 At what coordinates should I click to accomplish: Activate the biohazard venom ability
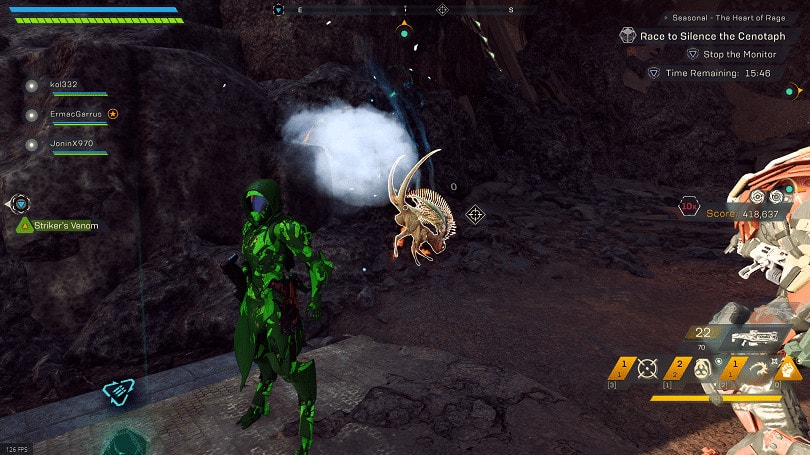pos(701,369)
